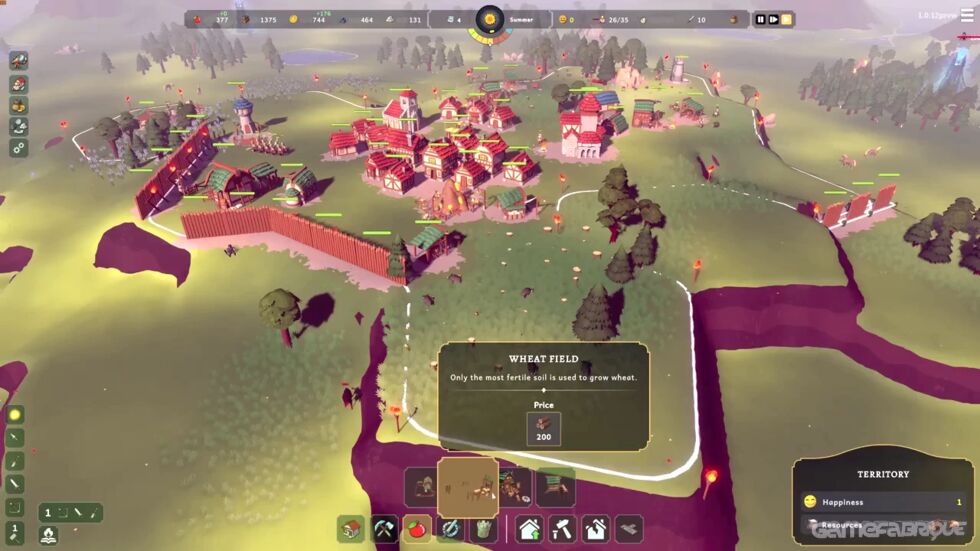Activate the house upgrade tool
Image resolution: width=980 pixels, height=551 pixels.
pos(530,528)
